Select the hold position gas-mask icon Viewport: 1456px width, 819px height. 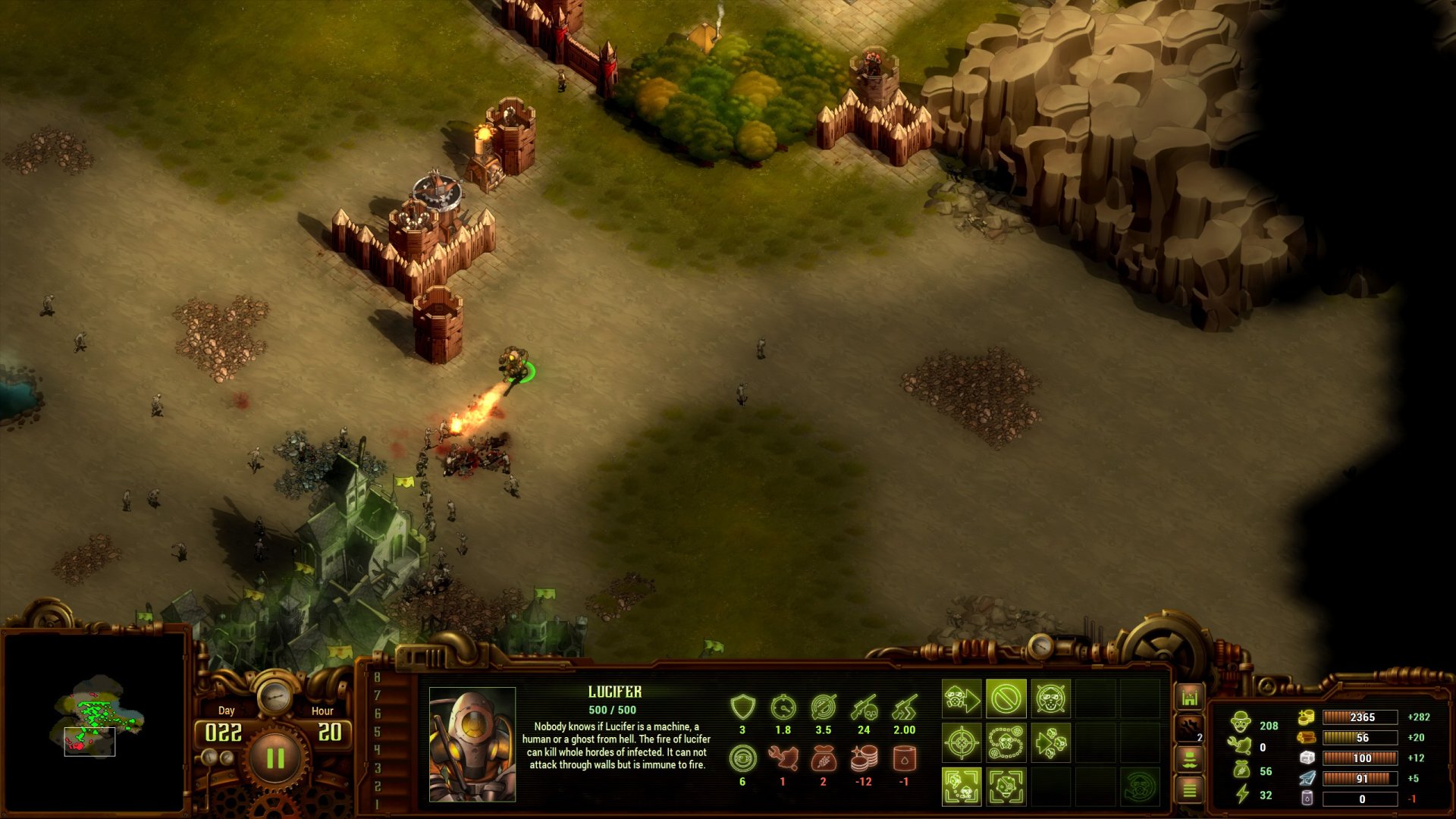click(1050, 698)
